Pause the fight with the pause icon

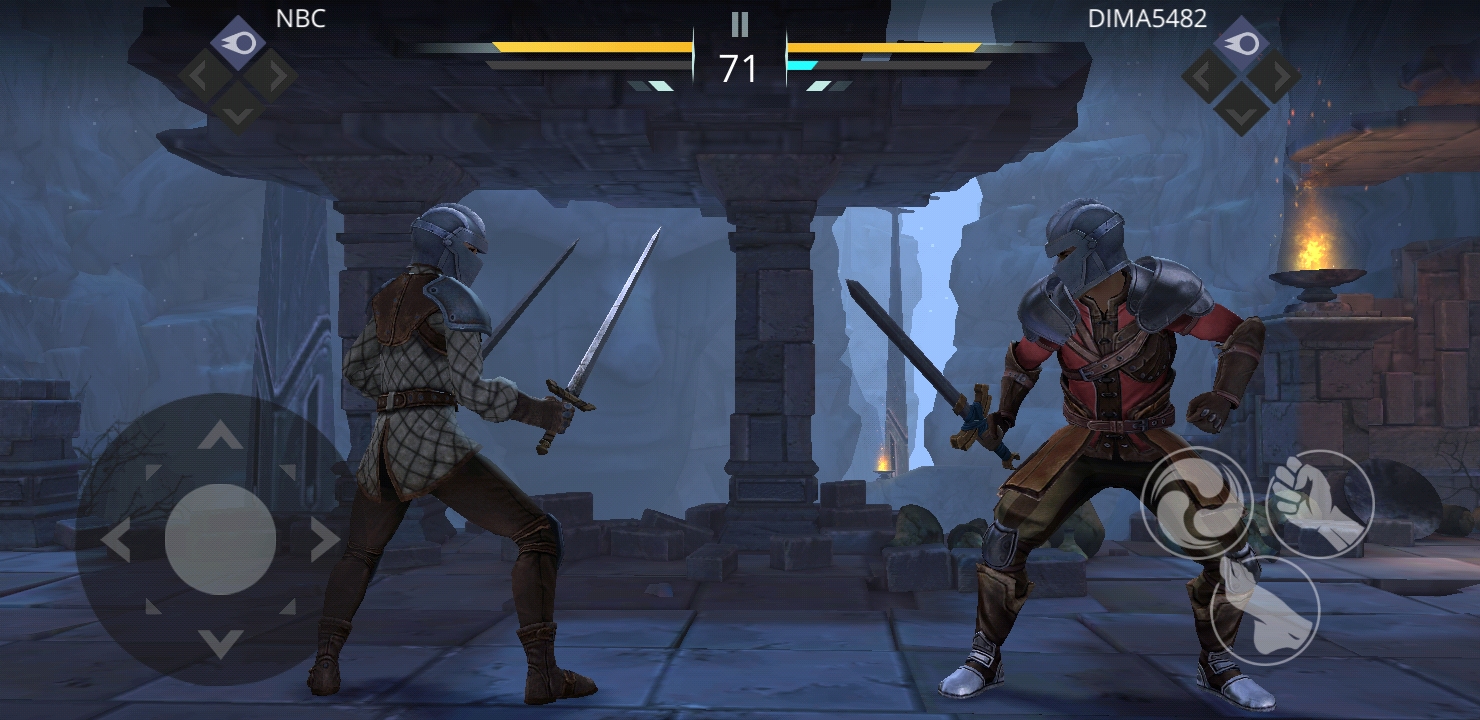pos(739,24)
